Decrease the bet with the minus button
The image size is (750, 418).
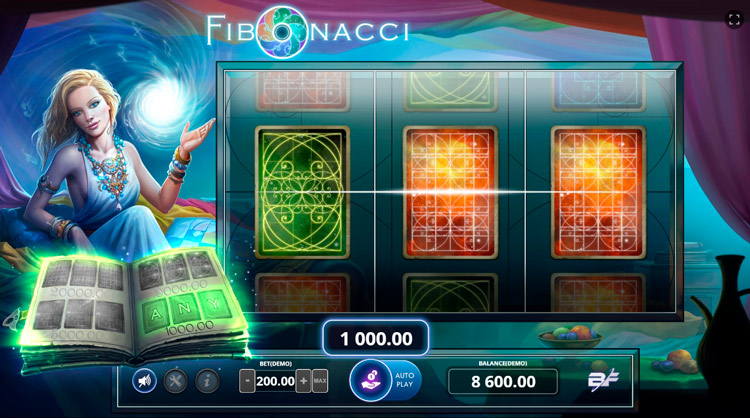247,381
